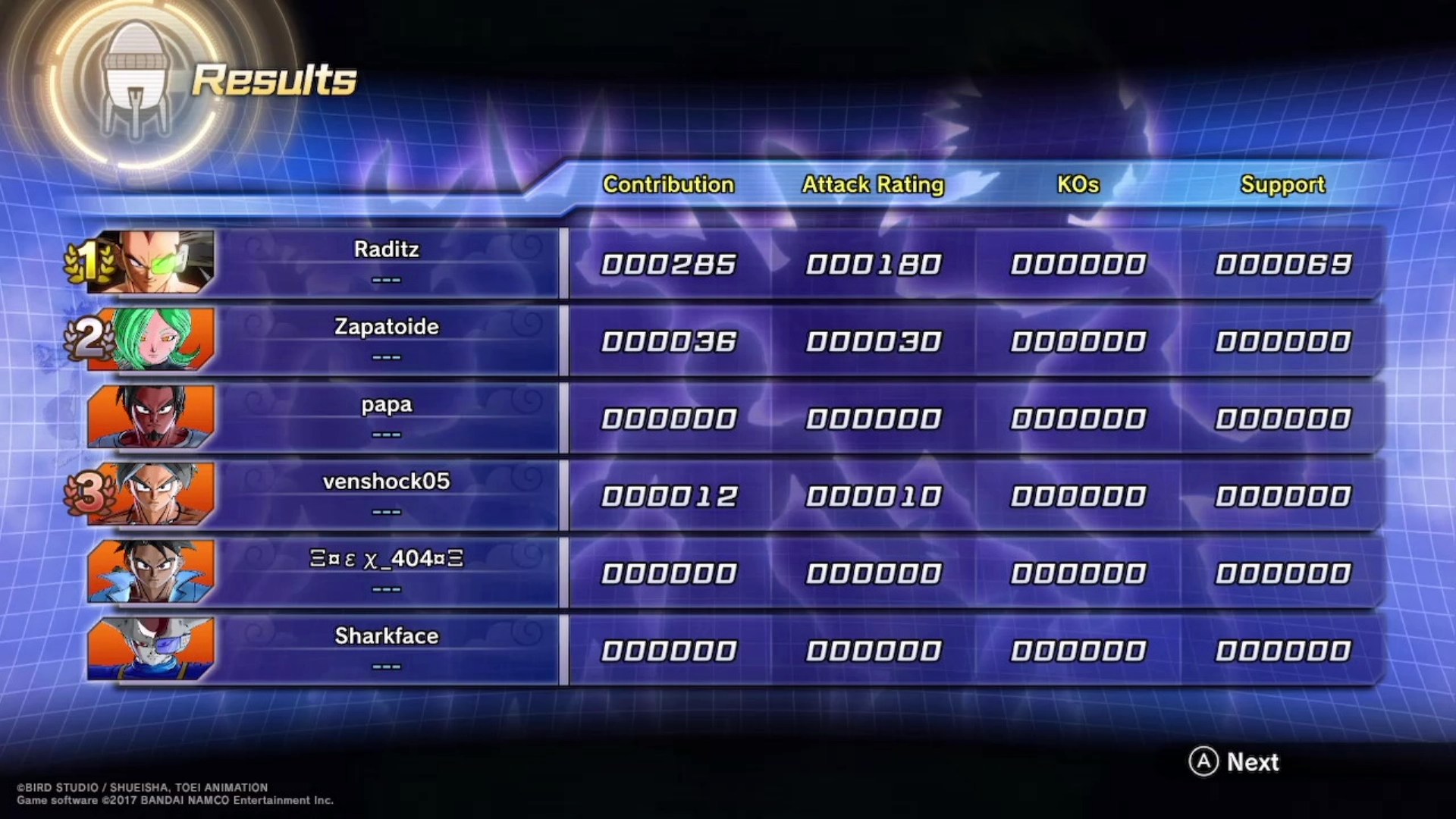
Task: Click Raditz's character portrait
Action: click(x=152, y=262)
